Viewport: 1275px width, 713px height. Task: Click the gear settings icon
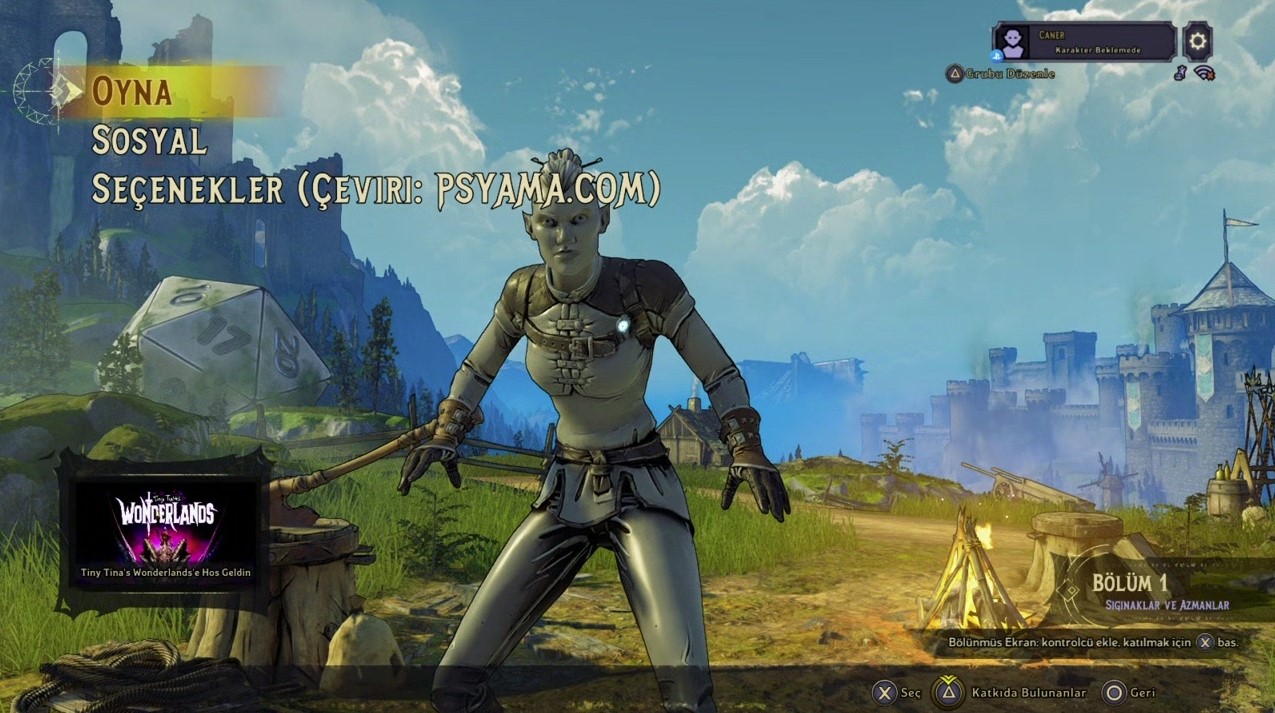pos(1197,41)
